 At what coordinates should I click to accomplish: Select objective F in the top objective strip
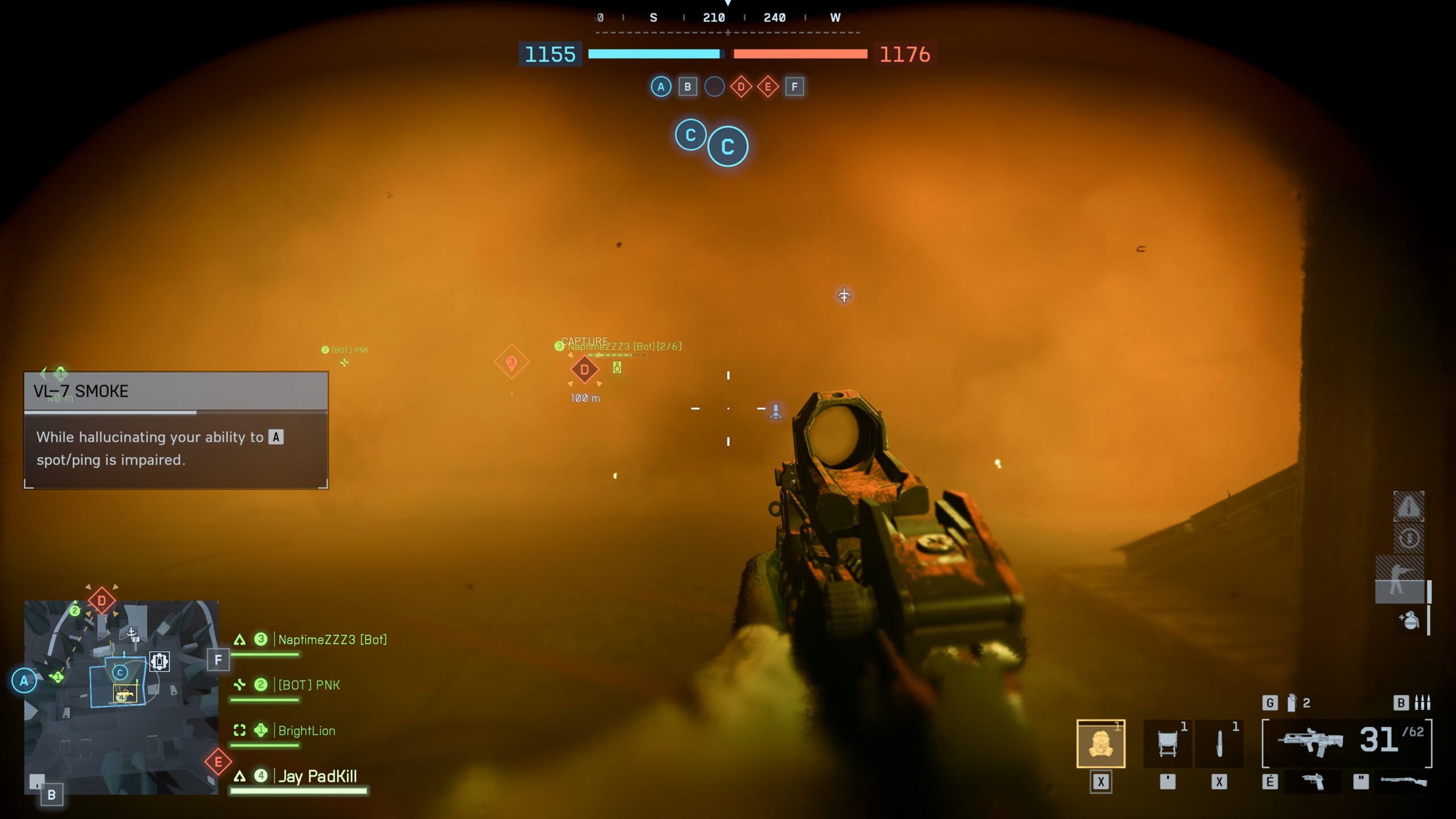pos(795,87)
